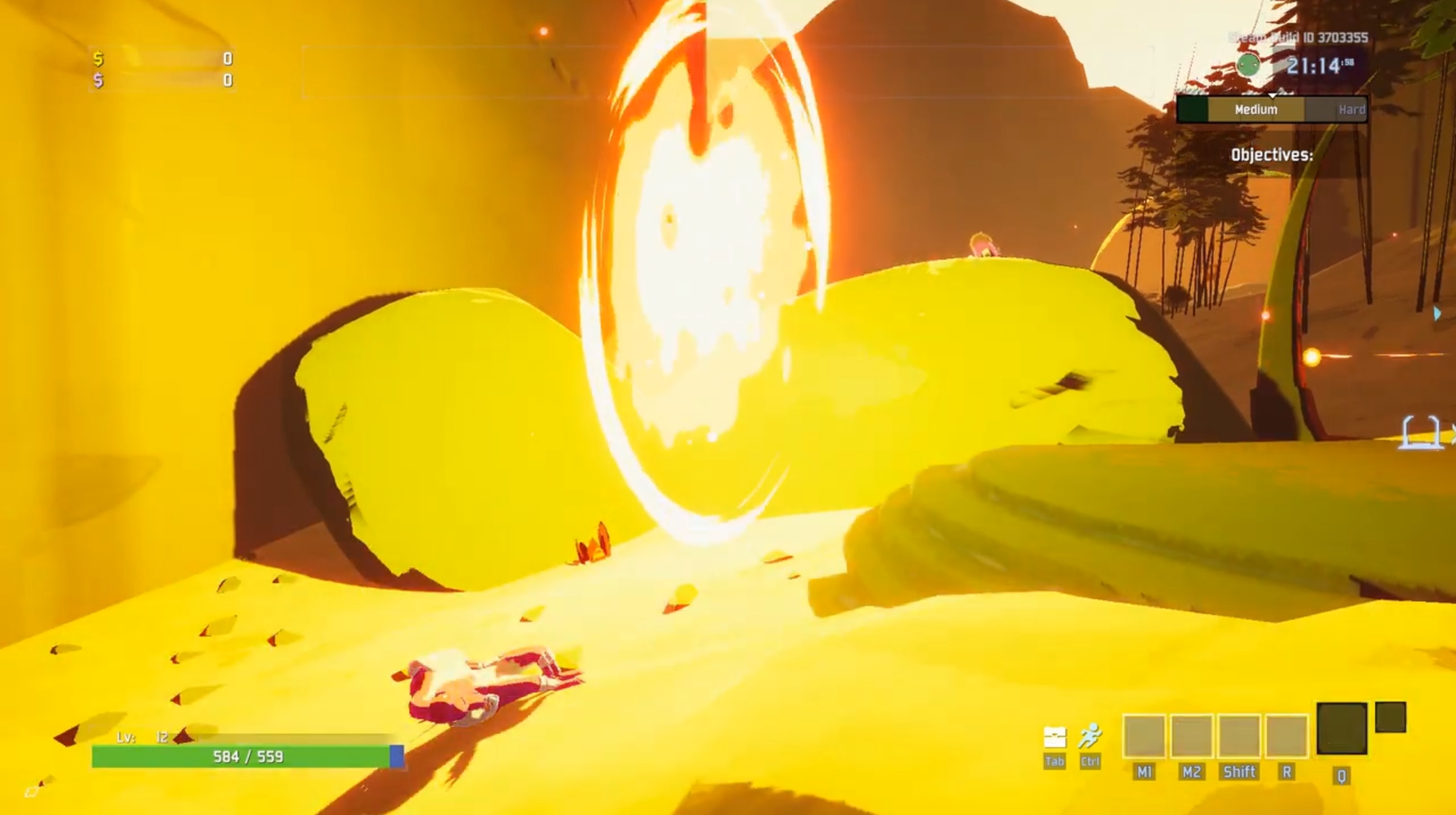Select the secondary skill slot labeled M2
1456x815 pixels.
point(1191,736)
